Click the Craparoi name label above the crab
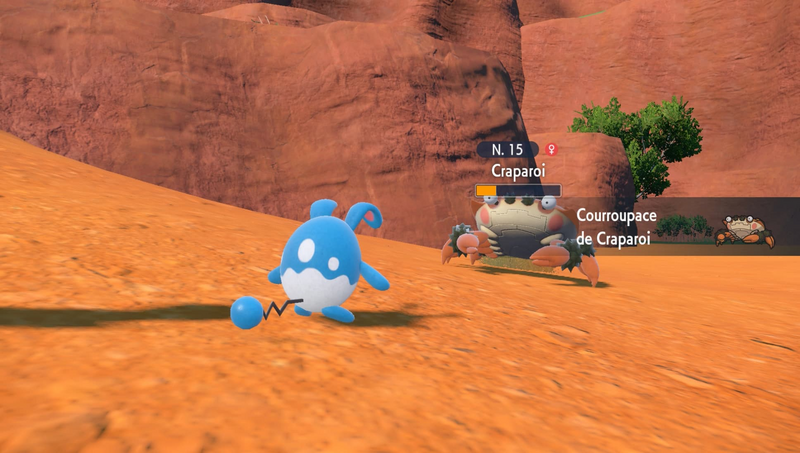800x453 pixels. [517, 170]
